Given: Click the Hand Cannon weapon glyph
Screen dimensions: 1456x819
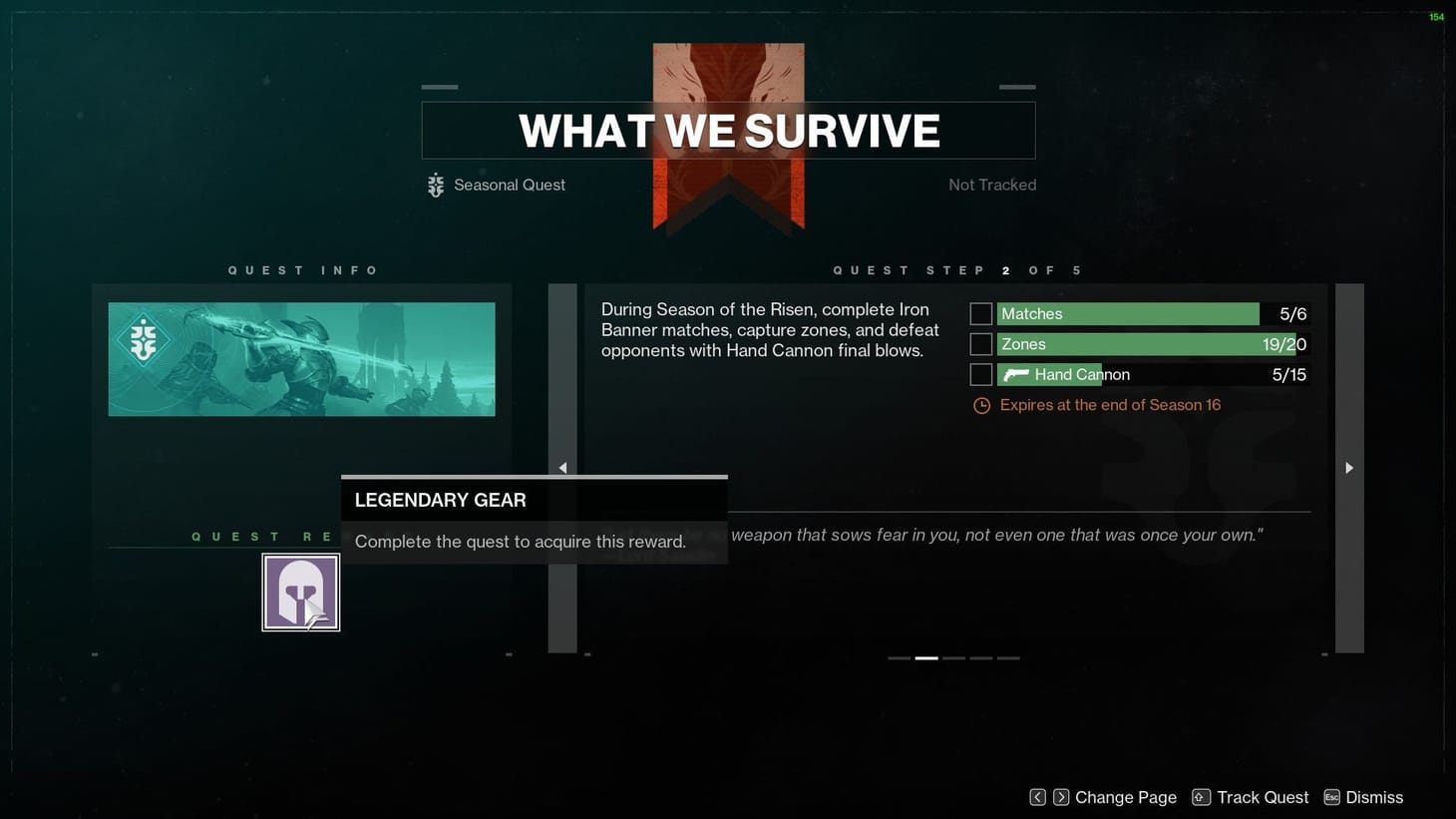Looking at the screenshot, I should (x=1016, y=375).
